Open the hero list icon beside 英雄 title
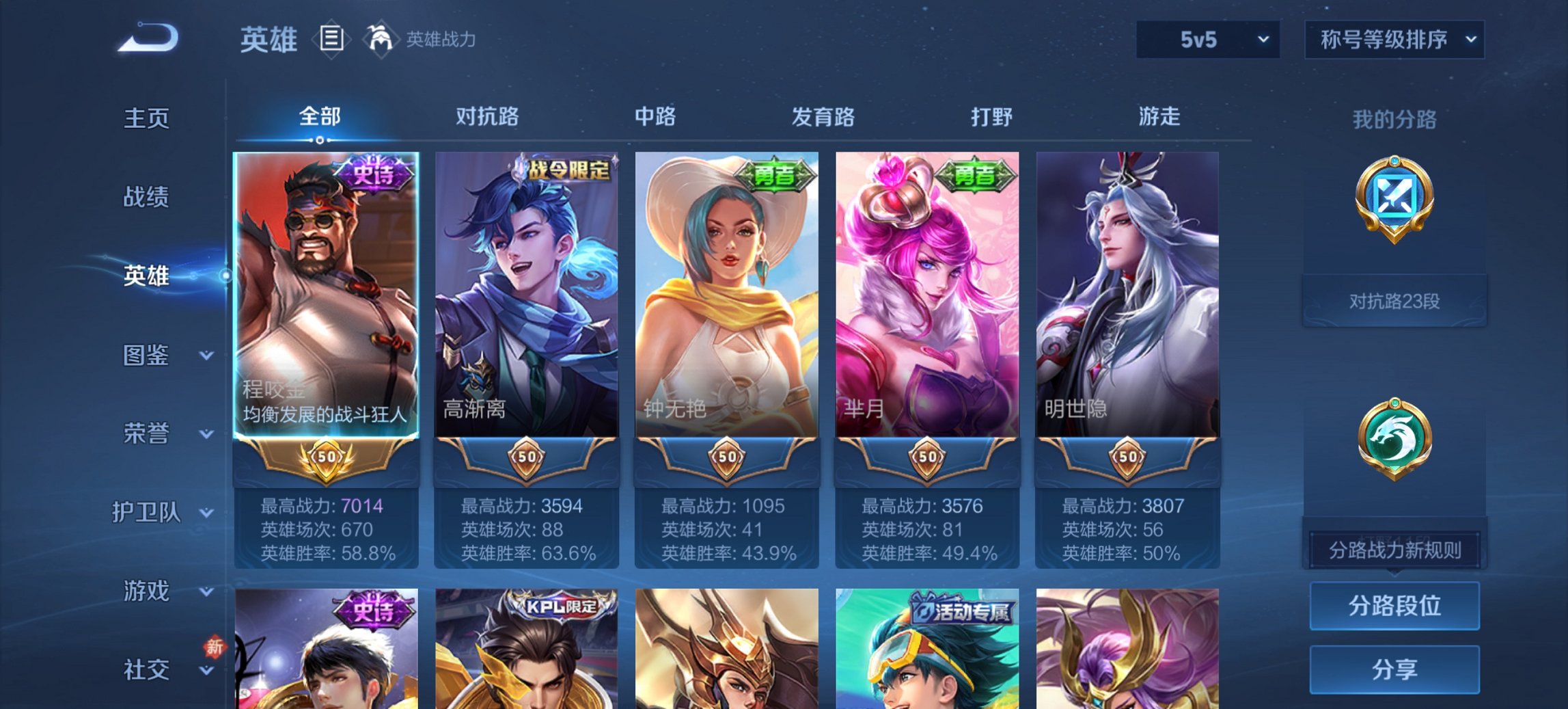Image resolution: width=1568 pixels, height=709 pixels. click(x=333, y=40)
